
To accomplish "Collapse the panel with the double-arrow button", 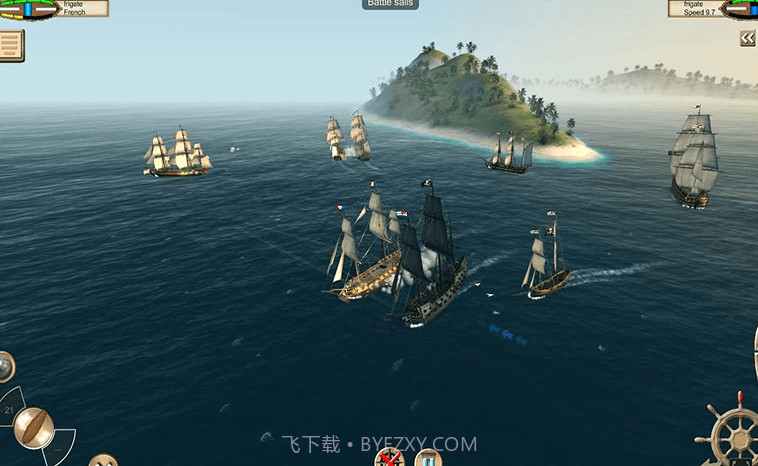I will [747, 38].
